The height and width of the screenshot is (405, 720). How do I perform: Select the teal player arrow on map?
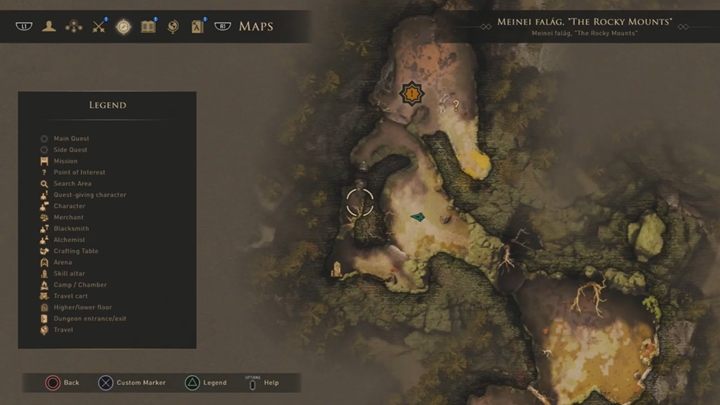pyautogui.click(x=417, y=216)
